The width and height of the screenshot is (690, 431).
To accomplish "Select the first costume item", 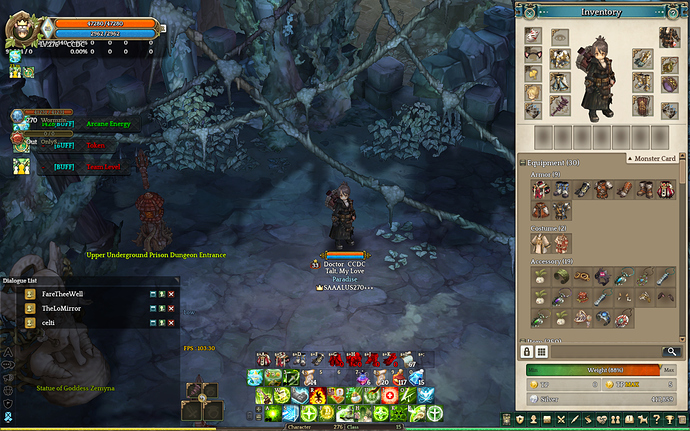I will click(539, 243).
